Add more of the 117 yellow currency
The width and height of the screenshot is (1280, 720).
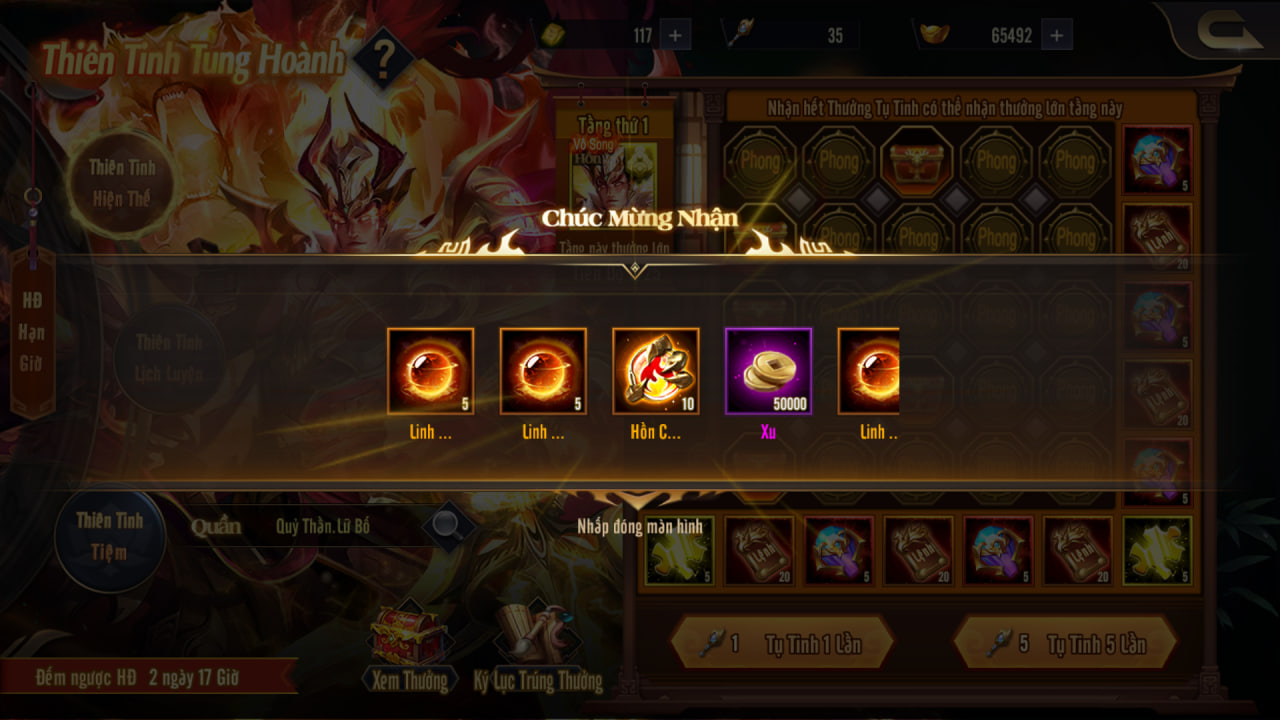(675, 35)
